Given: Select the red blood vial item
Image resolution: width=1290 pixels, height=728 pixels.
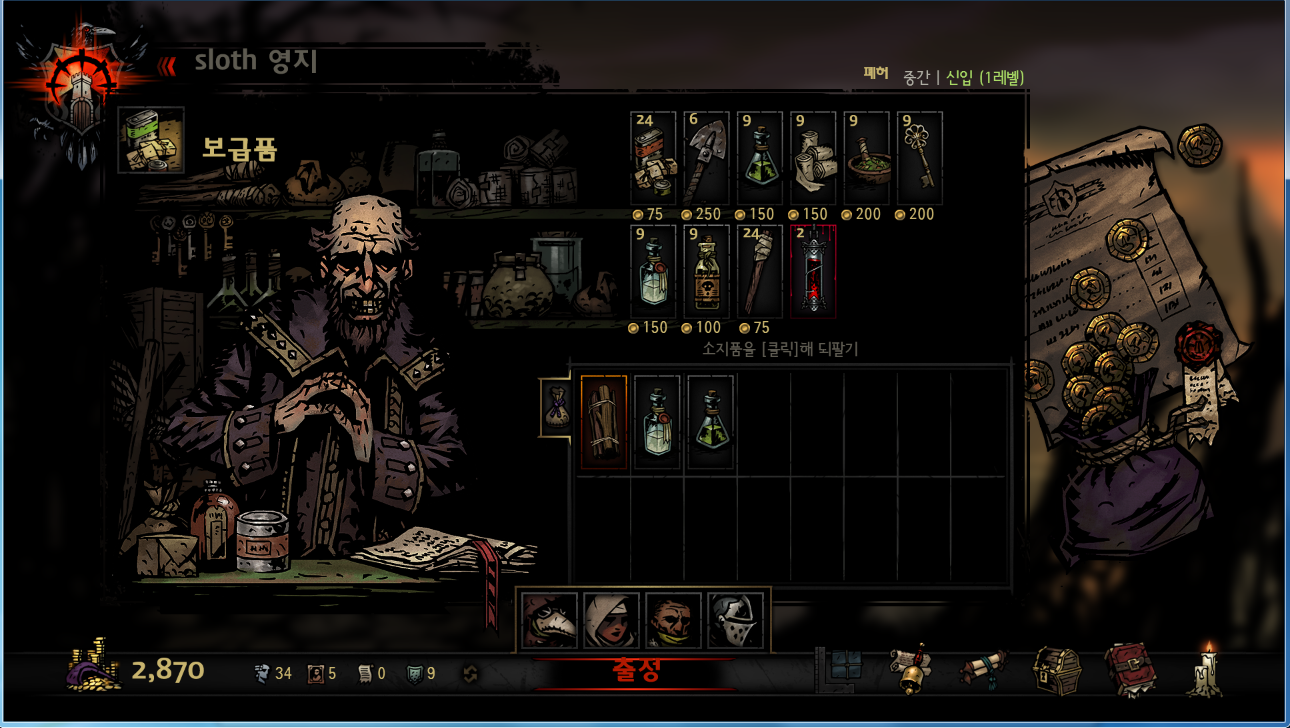Looking at the screenshot, I should pyautogui.click(x=813, y=272).
